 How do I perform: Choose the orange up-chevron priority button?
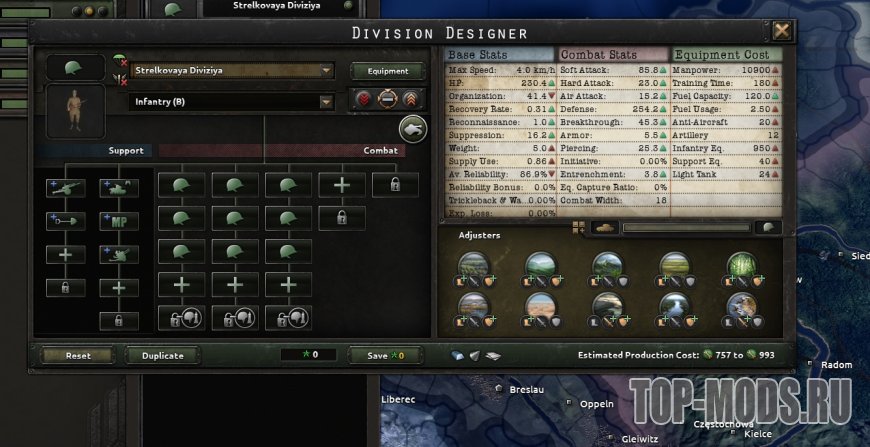tap(410, 101)
